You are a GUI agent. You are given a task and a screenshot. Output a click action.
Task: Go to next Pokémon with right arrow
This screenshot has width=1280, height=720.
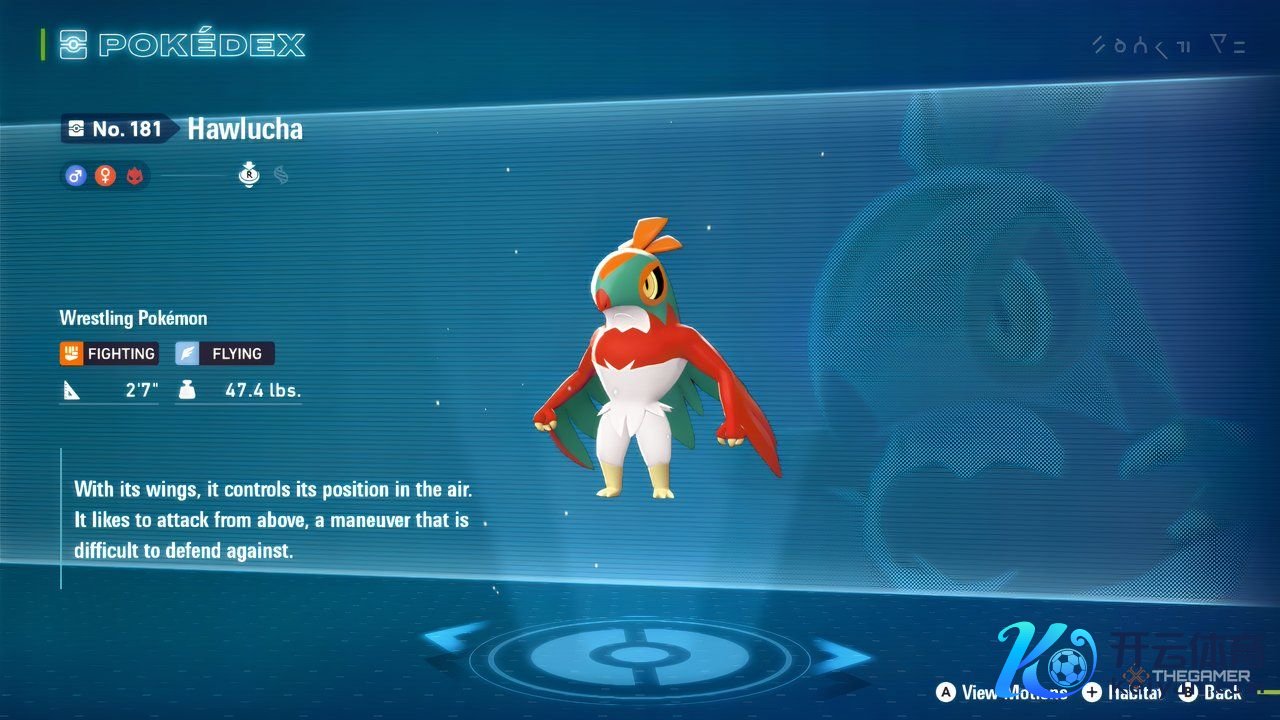coord(841,655)
